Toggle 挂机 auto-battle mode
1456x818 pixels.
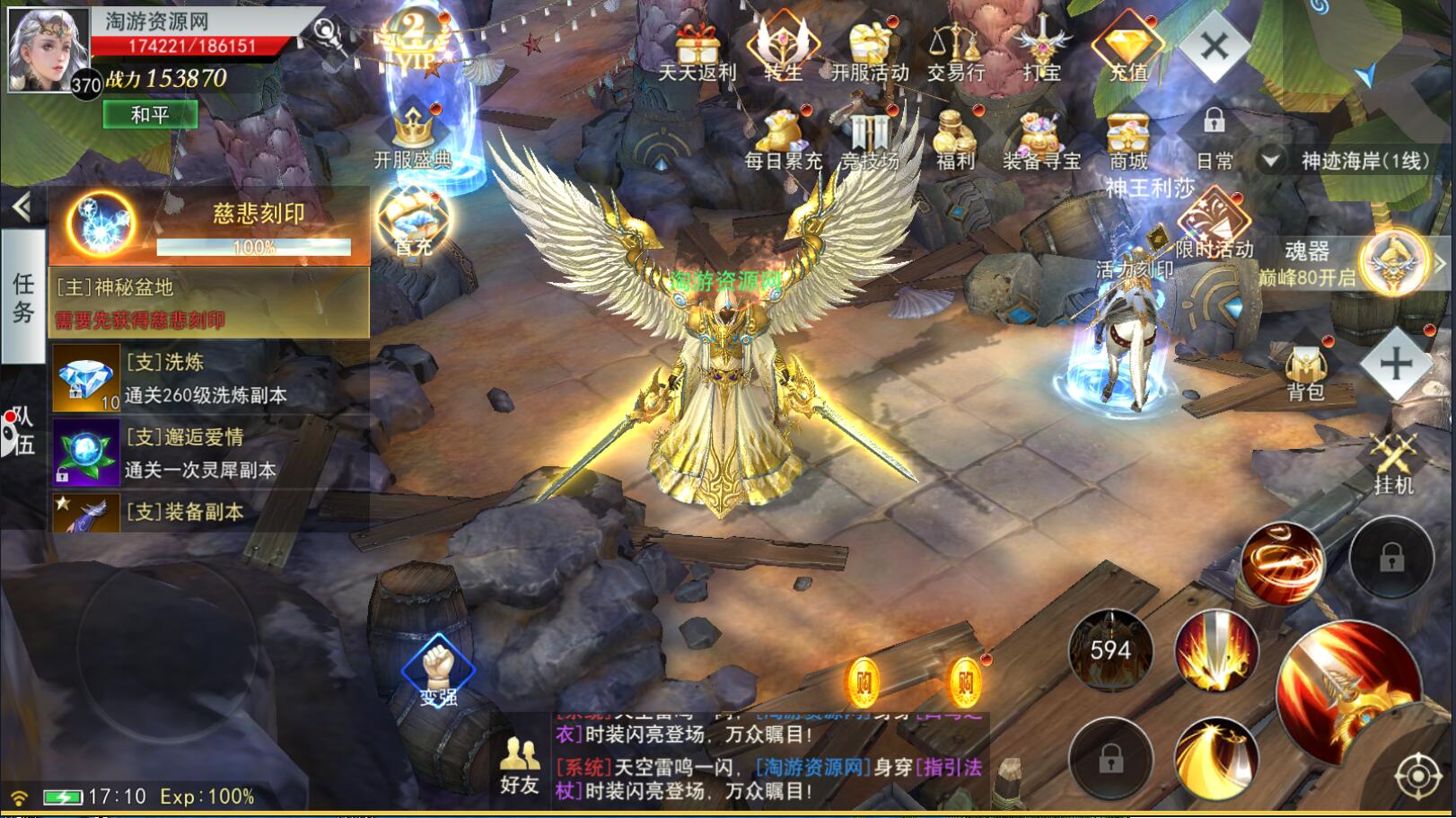click(1394, 462)
